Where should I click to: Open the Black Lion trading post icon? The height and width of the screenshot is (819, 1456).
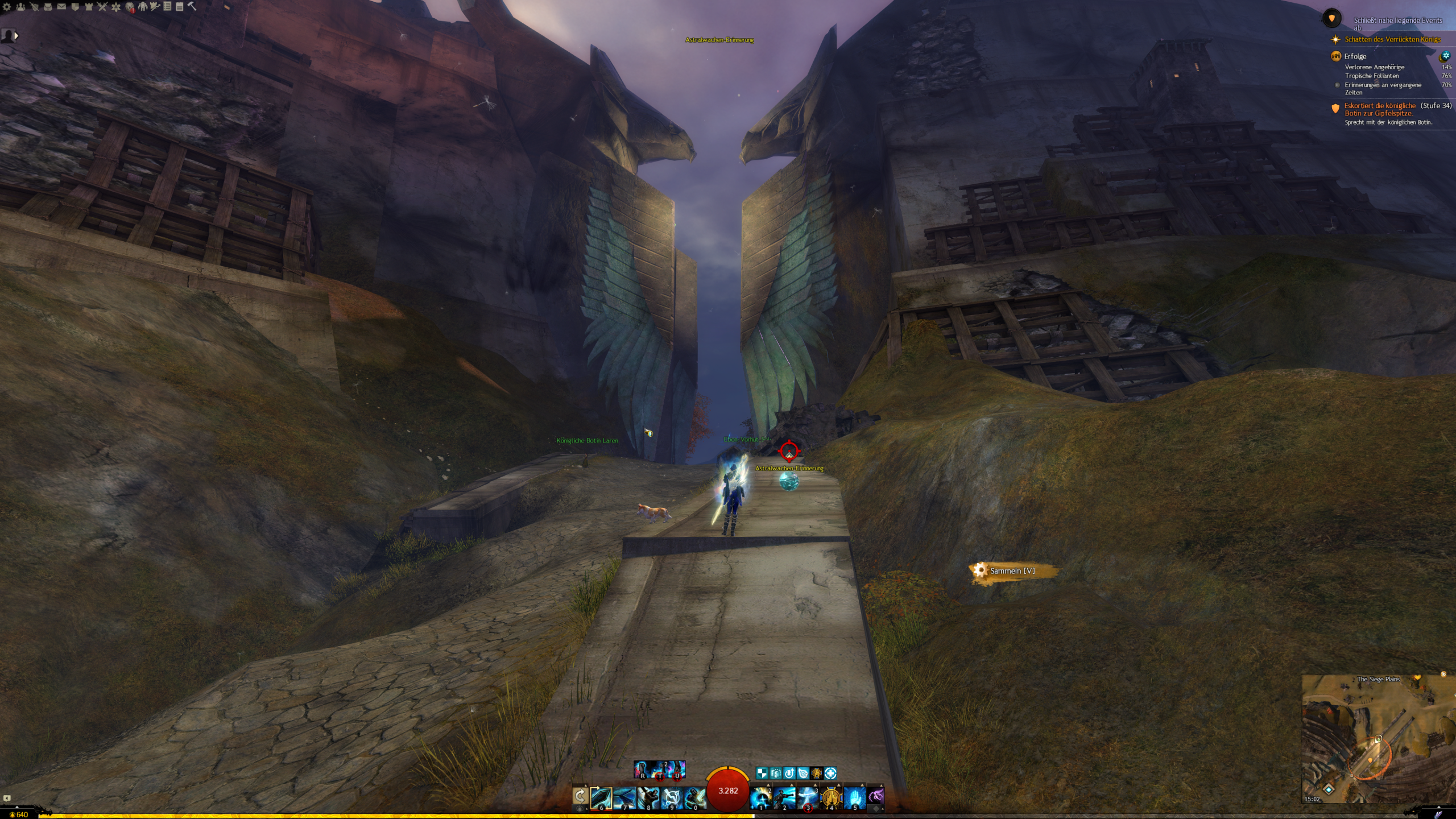click(130, 7)
